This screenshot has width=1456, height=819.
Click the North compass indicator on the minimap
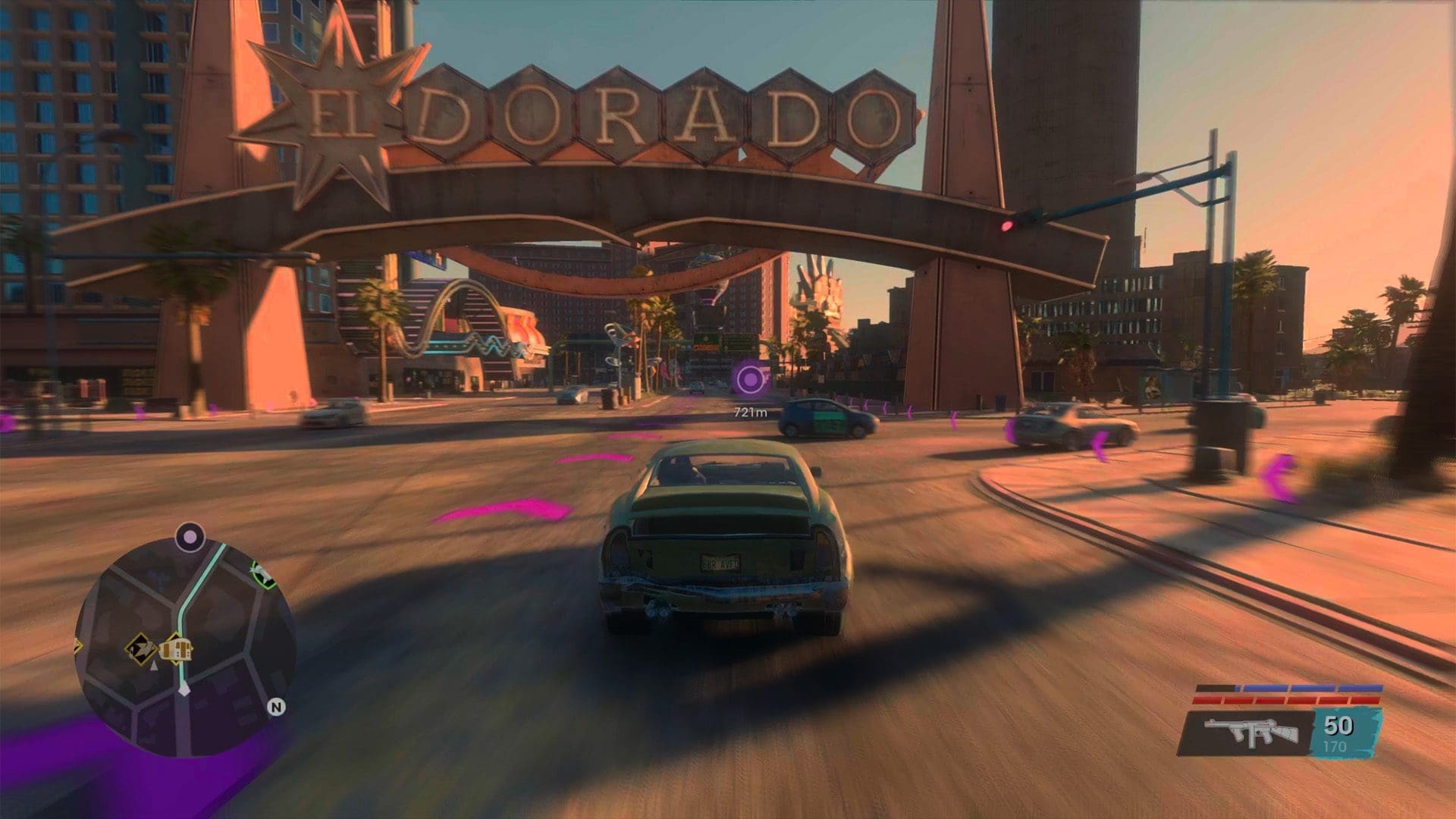[277, 708]
